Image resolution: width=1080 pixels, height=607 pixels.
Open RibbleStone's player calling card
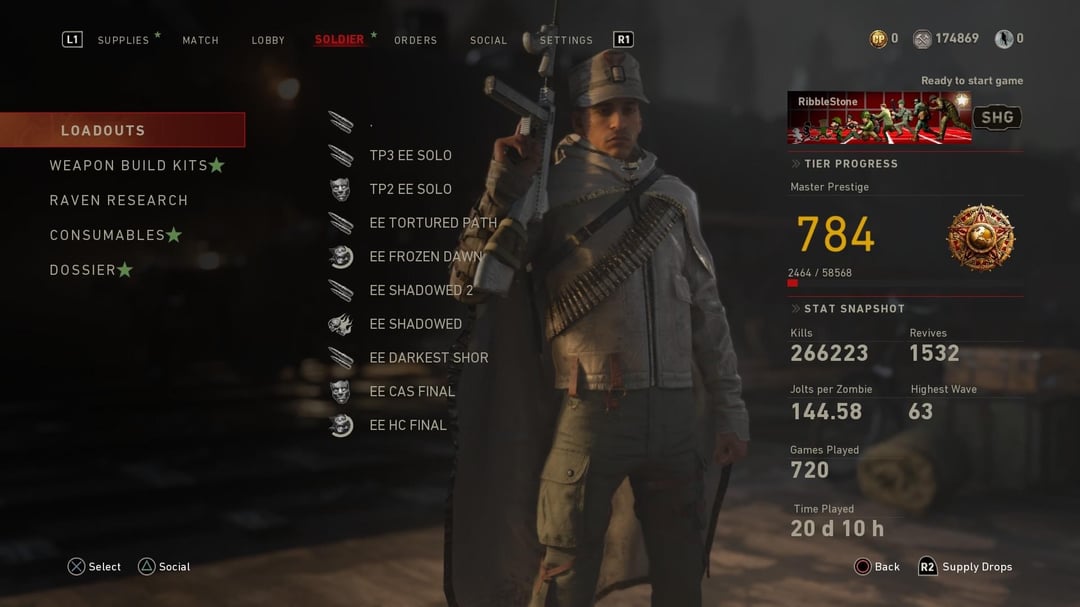[880, 118]
